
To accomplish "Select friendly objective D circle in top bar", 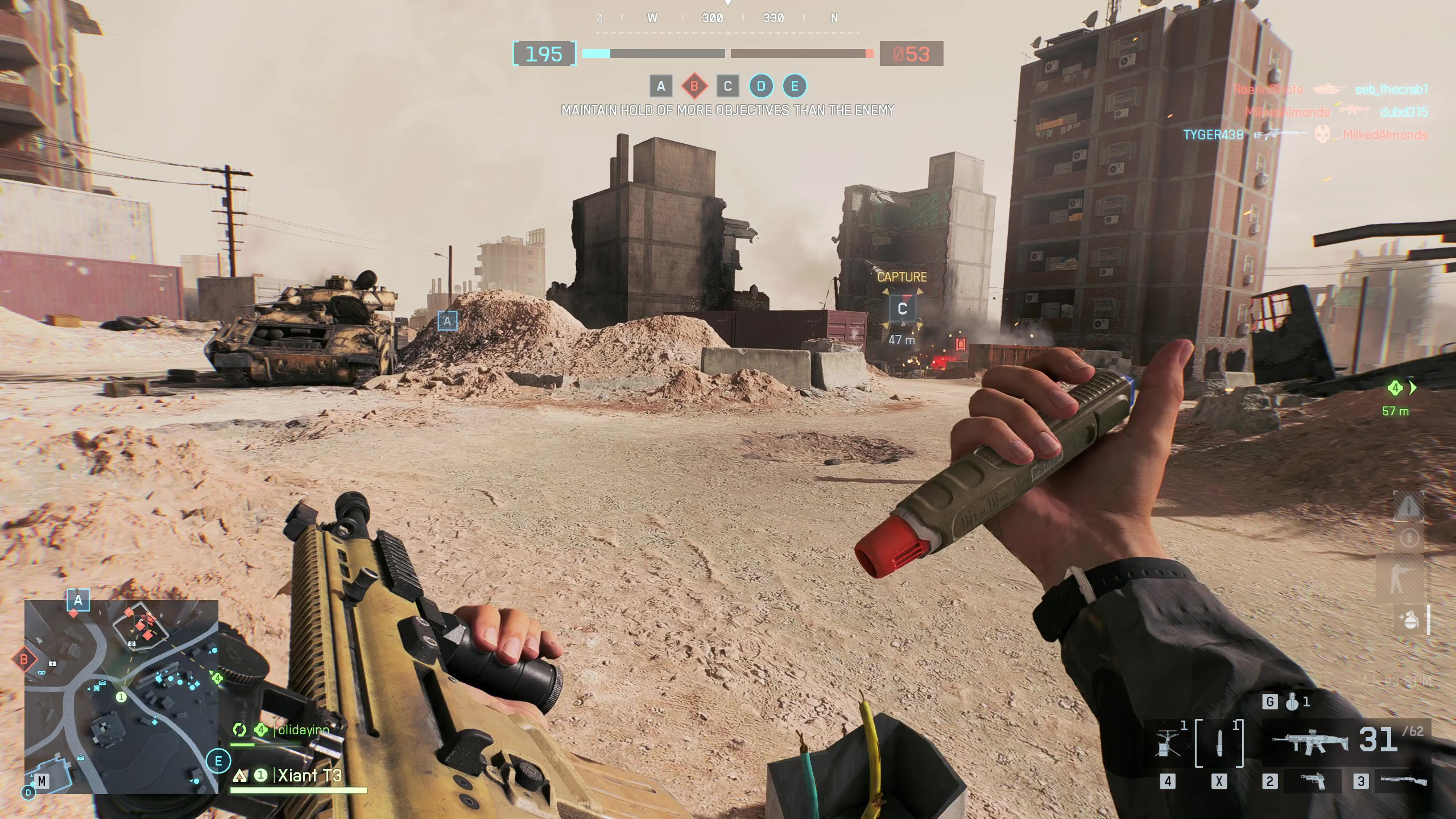I will coord(761,86).
